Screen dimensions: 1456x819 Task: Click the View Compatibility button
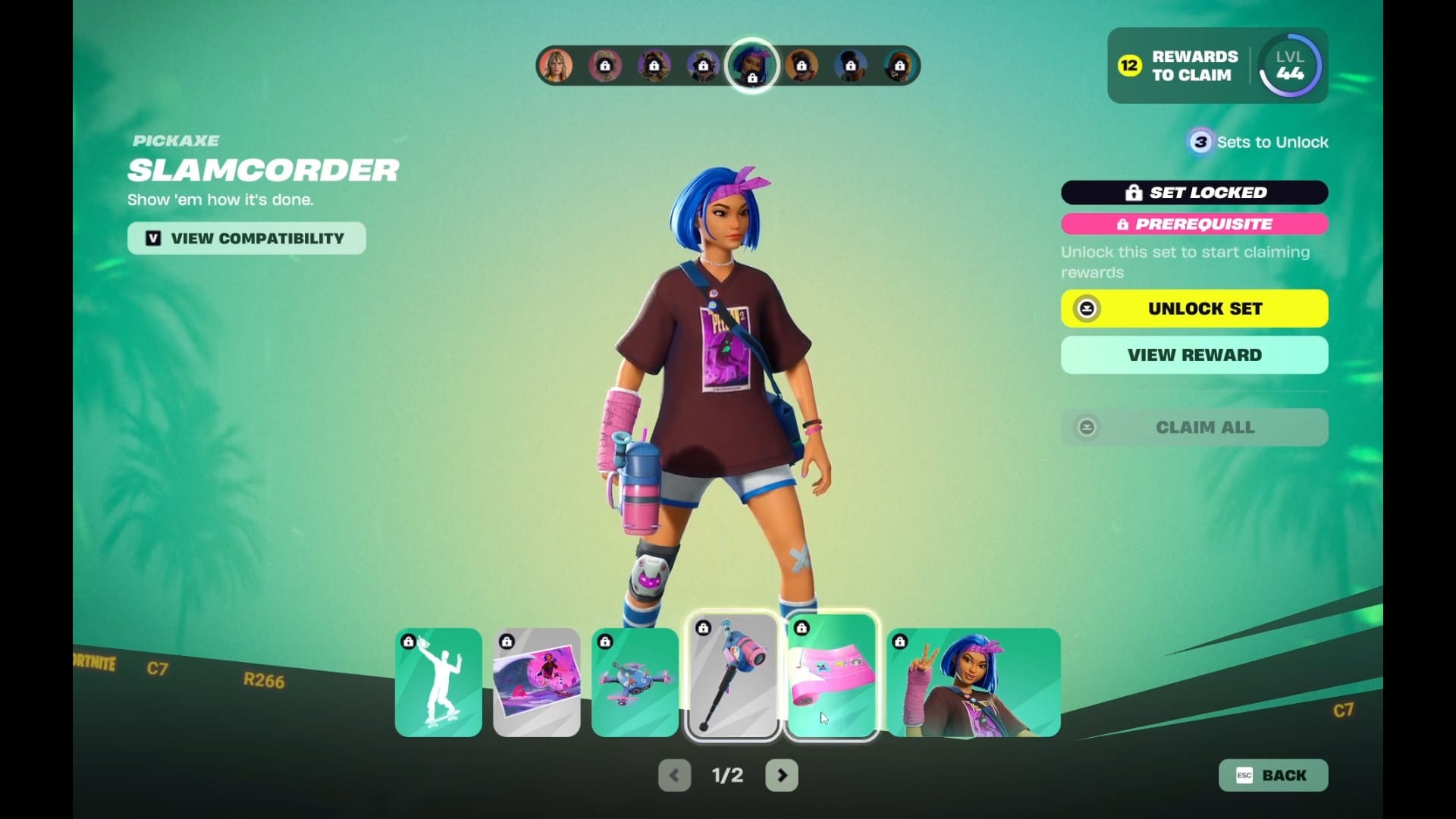pos(246,238)
